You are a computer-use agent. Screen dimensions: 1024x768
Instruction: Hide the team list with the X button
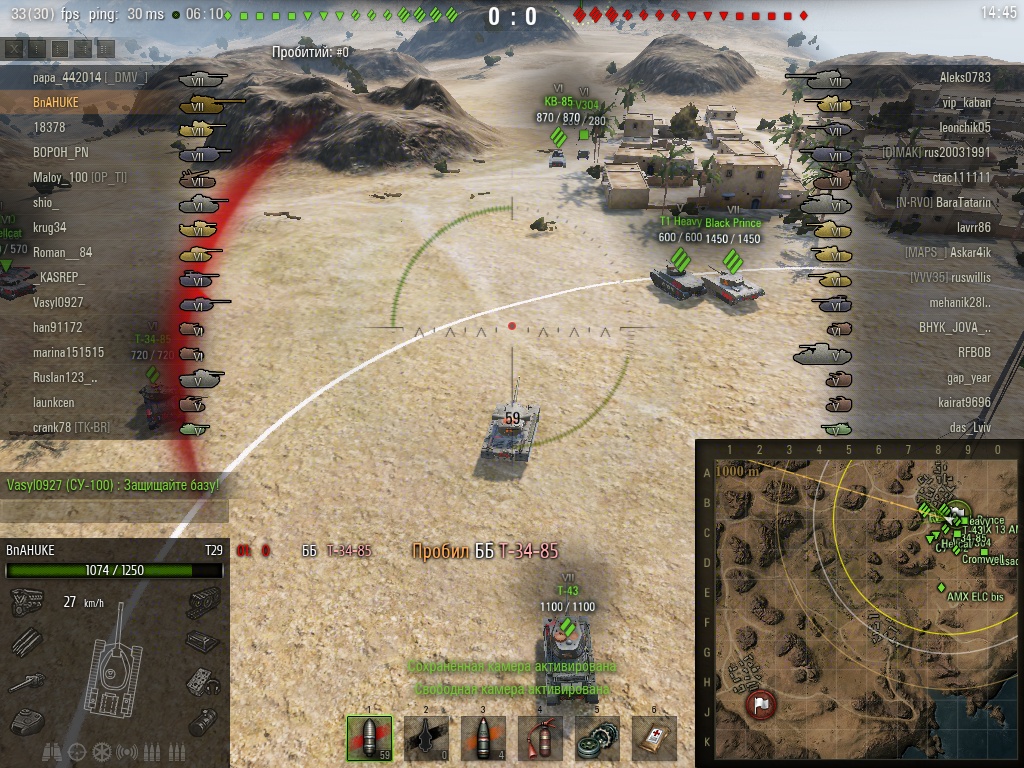pyautogui.click(x=13, y=48)
